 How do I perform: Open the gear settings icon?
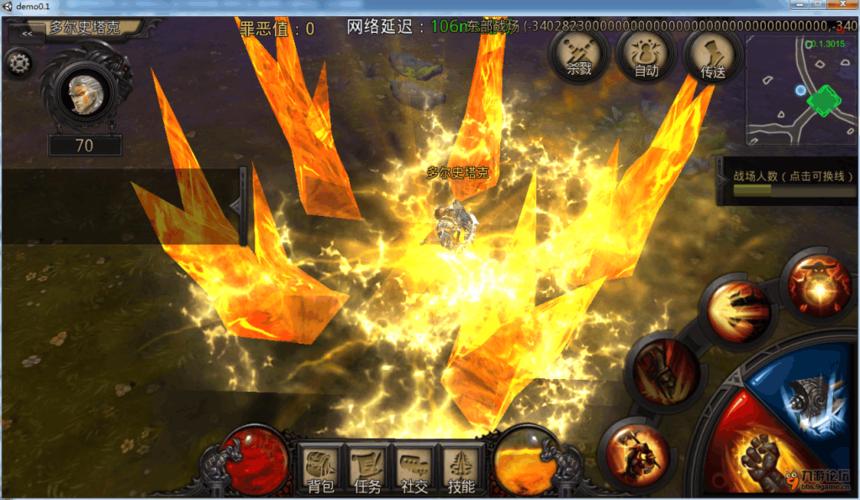click(18, 63)
